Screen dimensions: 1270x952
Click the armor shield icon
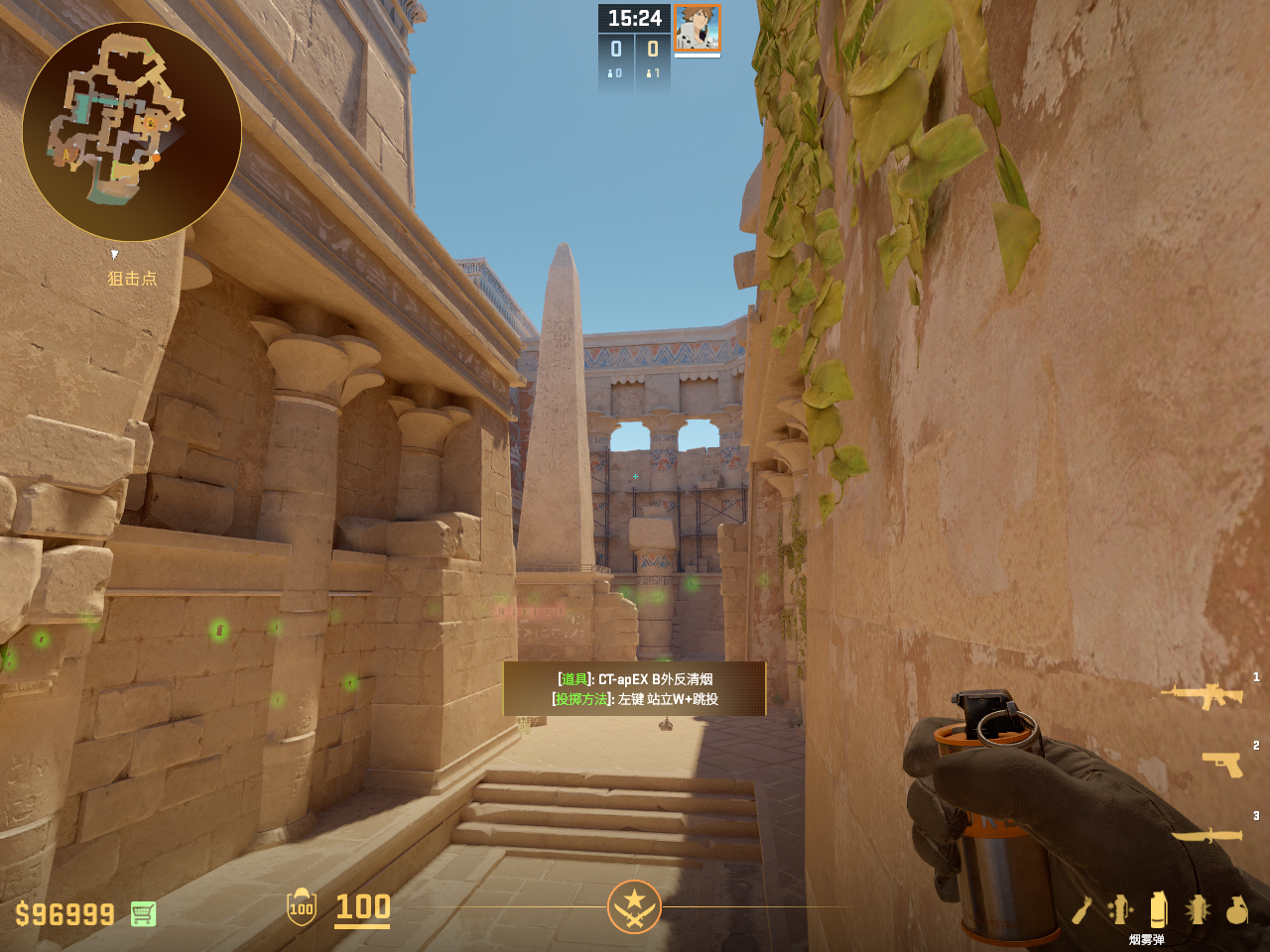click(302, 907)
